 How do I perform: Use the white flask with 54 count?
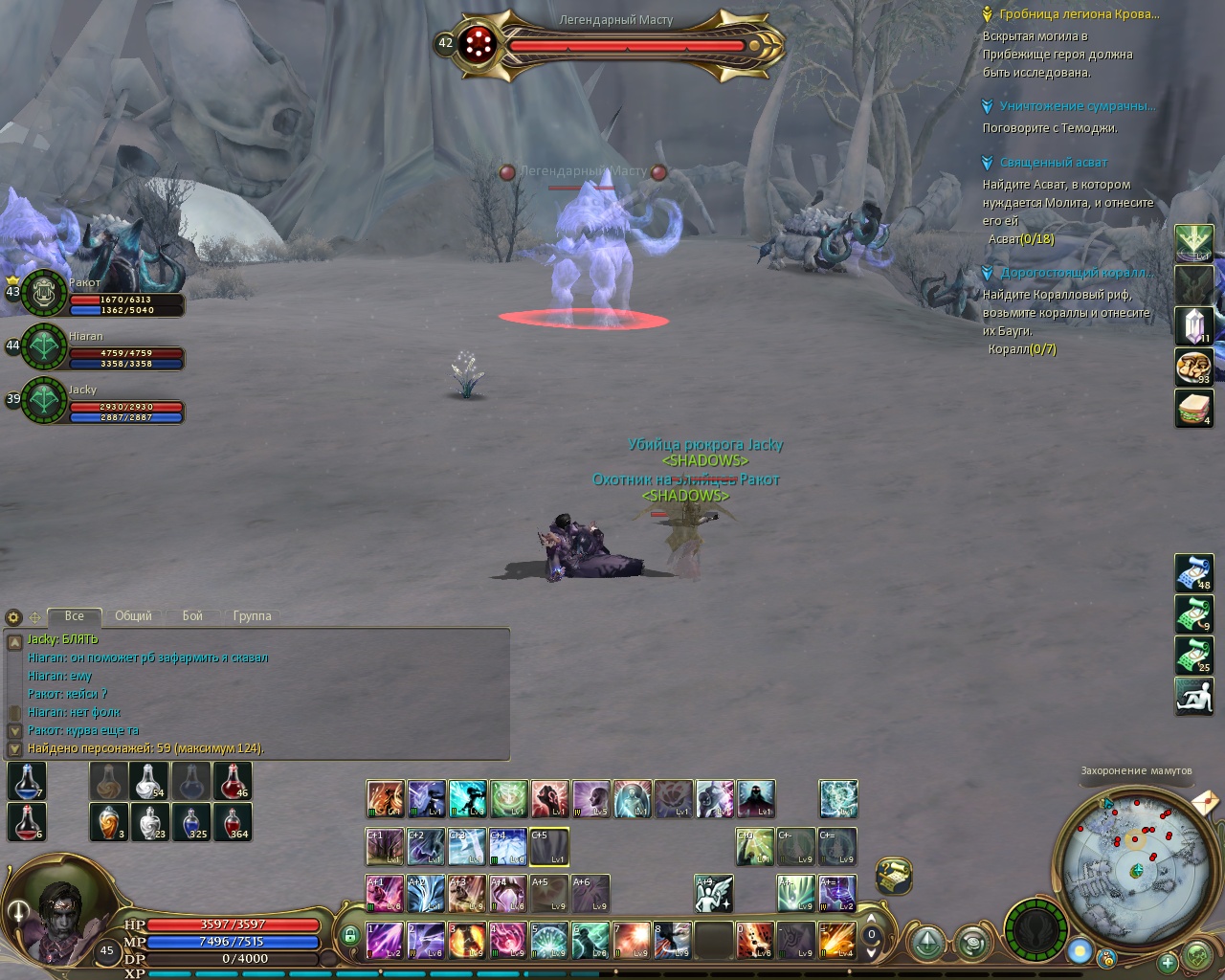pyautogui.click(x=150, y=781)
